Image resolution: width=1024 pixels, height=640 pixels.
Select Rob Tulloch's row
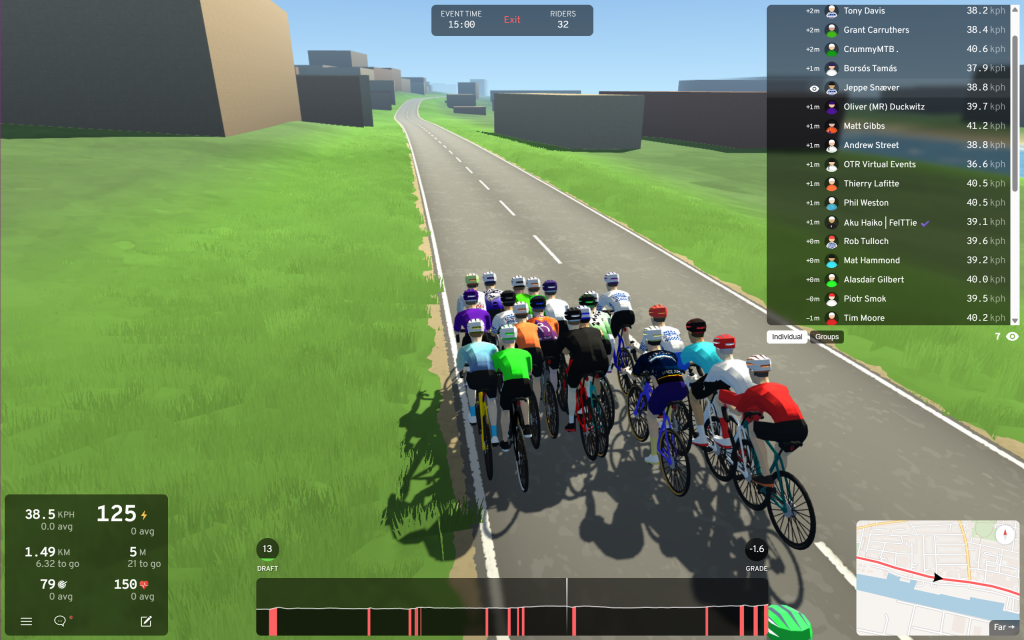[x=890, y=241]
